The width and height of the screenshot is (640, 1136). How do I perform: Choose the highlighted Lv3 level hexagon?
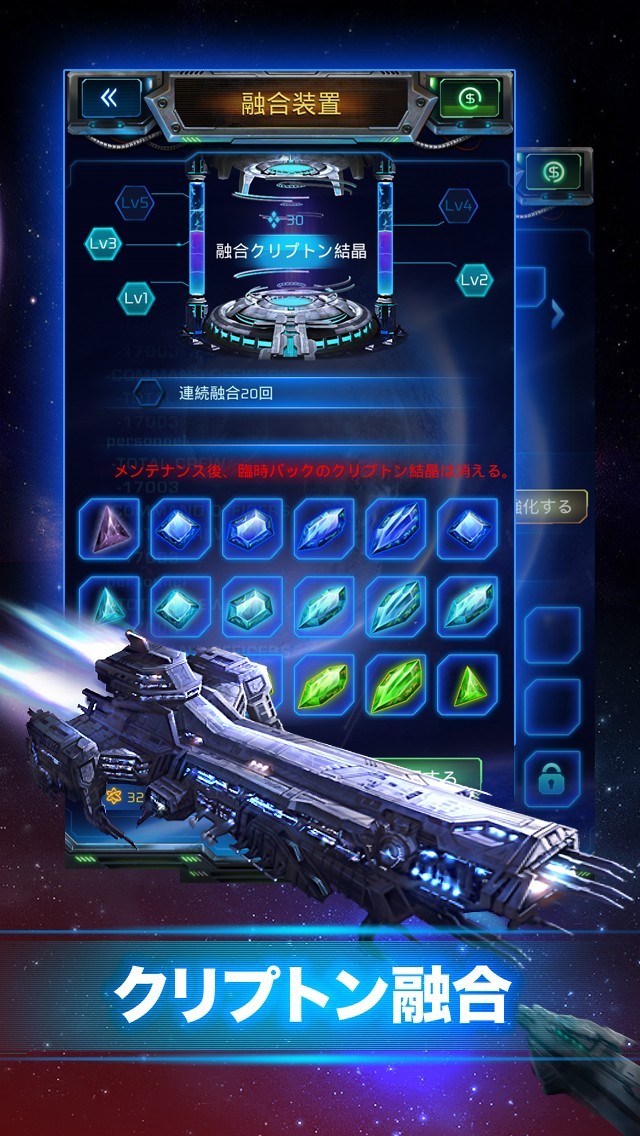[x=103, y=243]
